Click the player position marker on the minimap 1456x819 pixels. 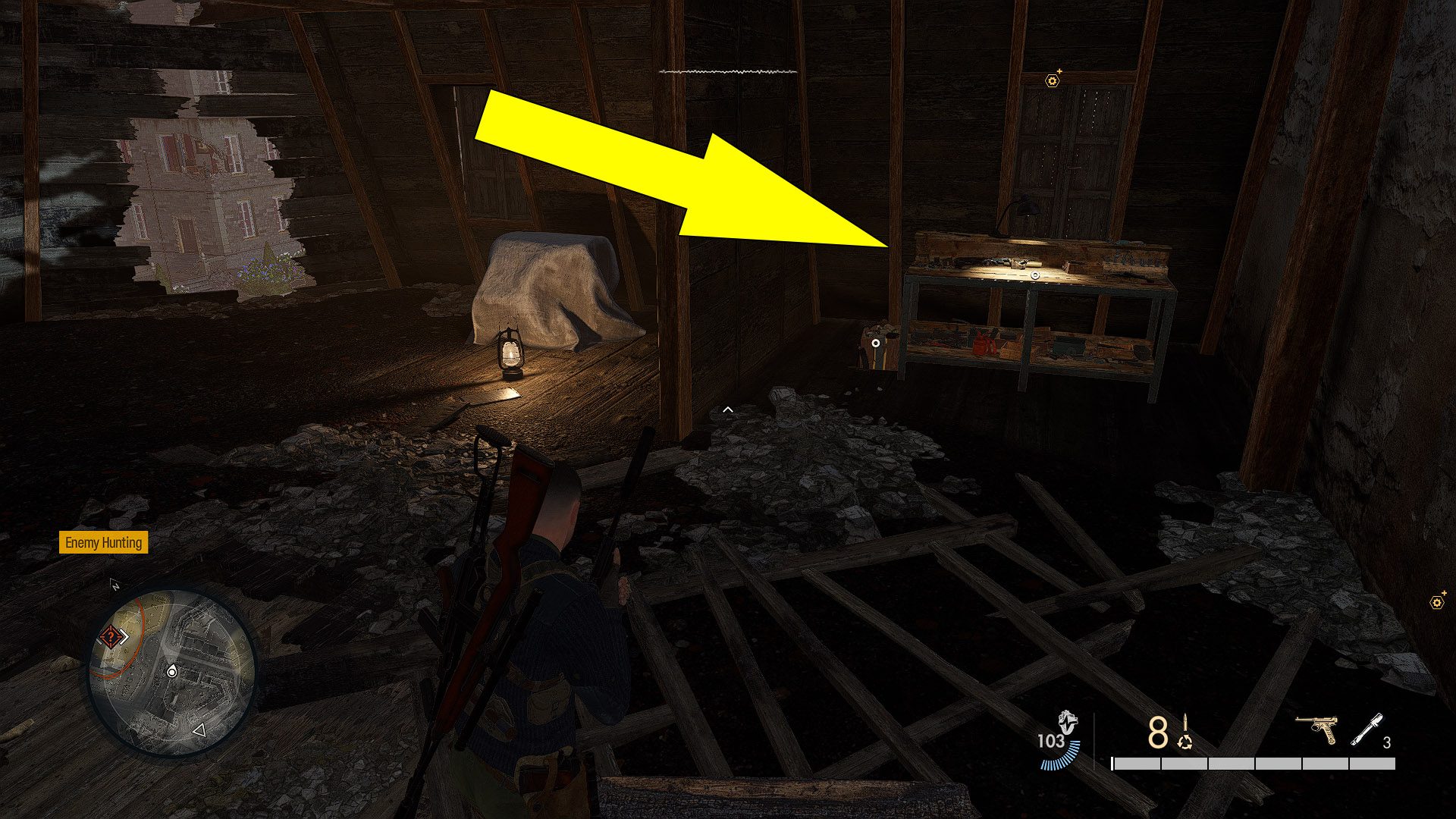(x=172, y=672)
